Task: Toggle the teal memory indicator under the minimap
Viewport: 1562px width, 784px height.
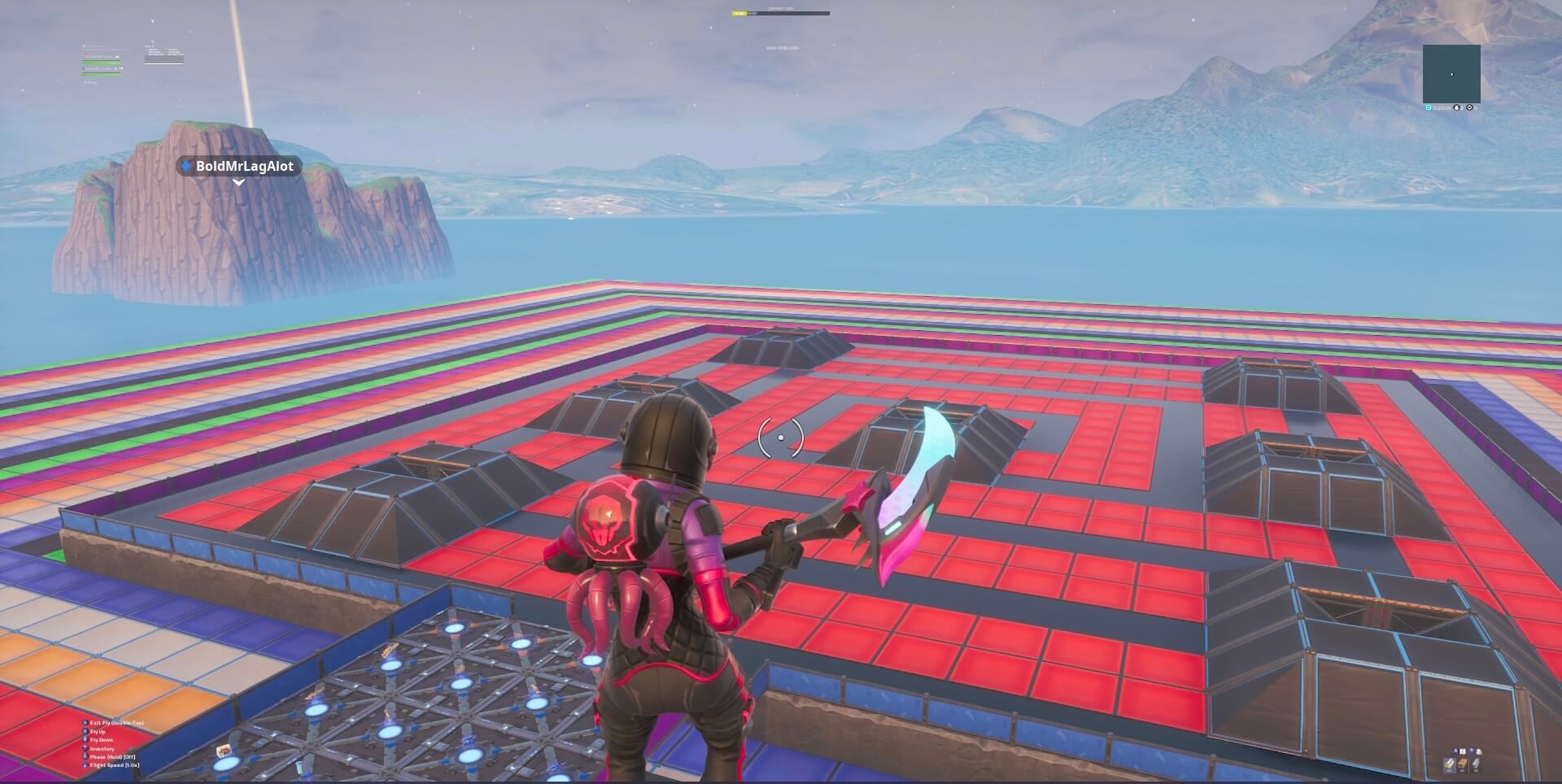Action: point(1429,107)
